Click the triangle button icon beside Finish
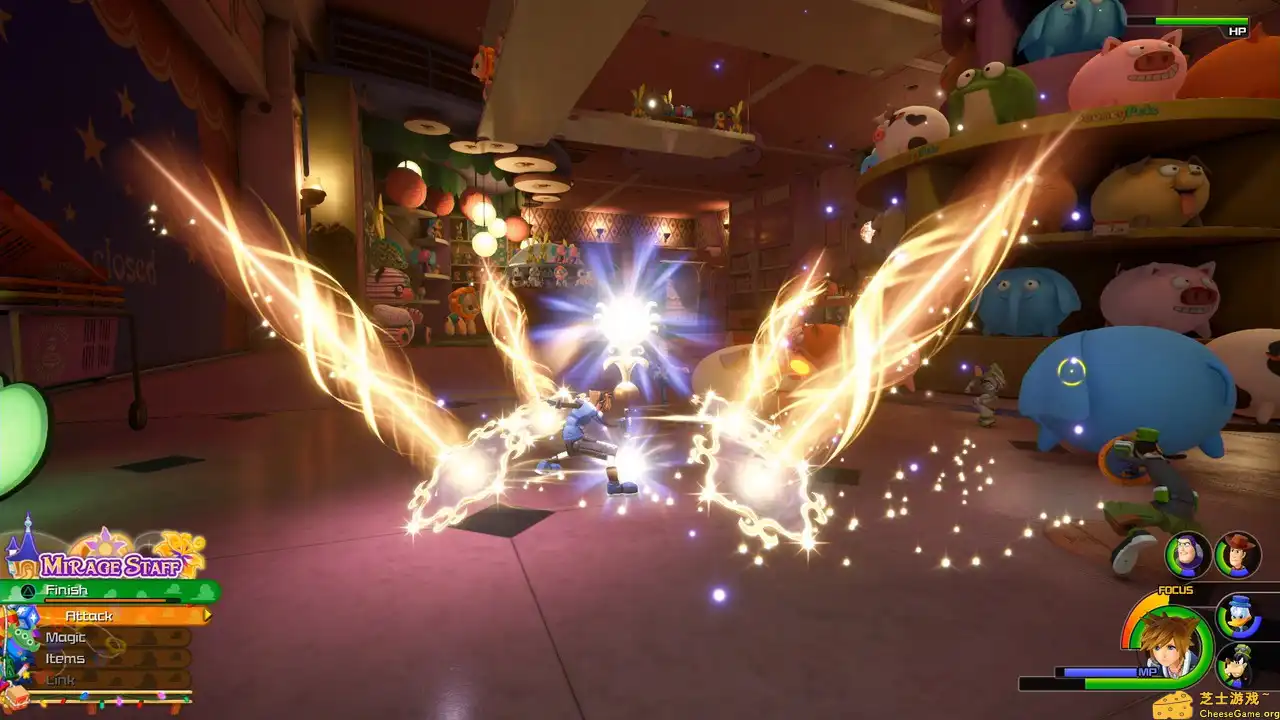Image resolution: width=1280 pixels, height=720 pixels. (26, 591)
